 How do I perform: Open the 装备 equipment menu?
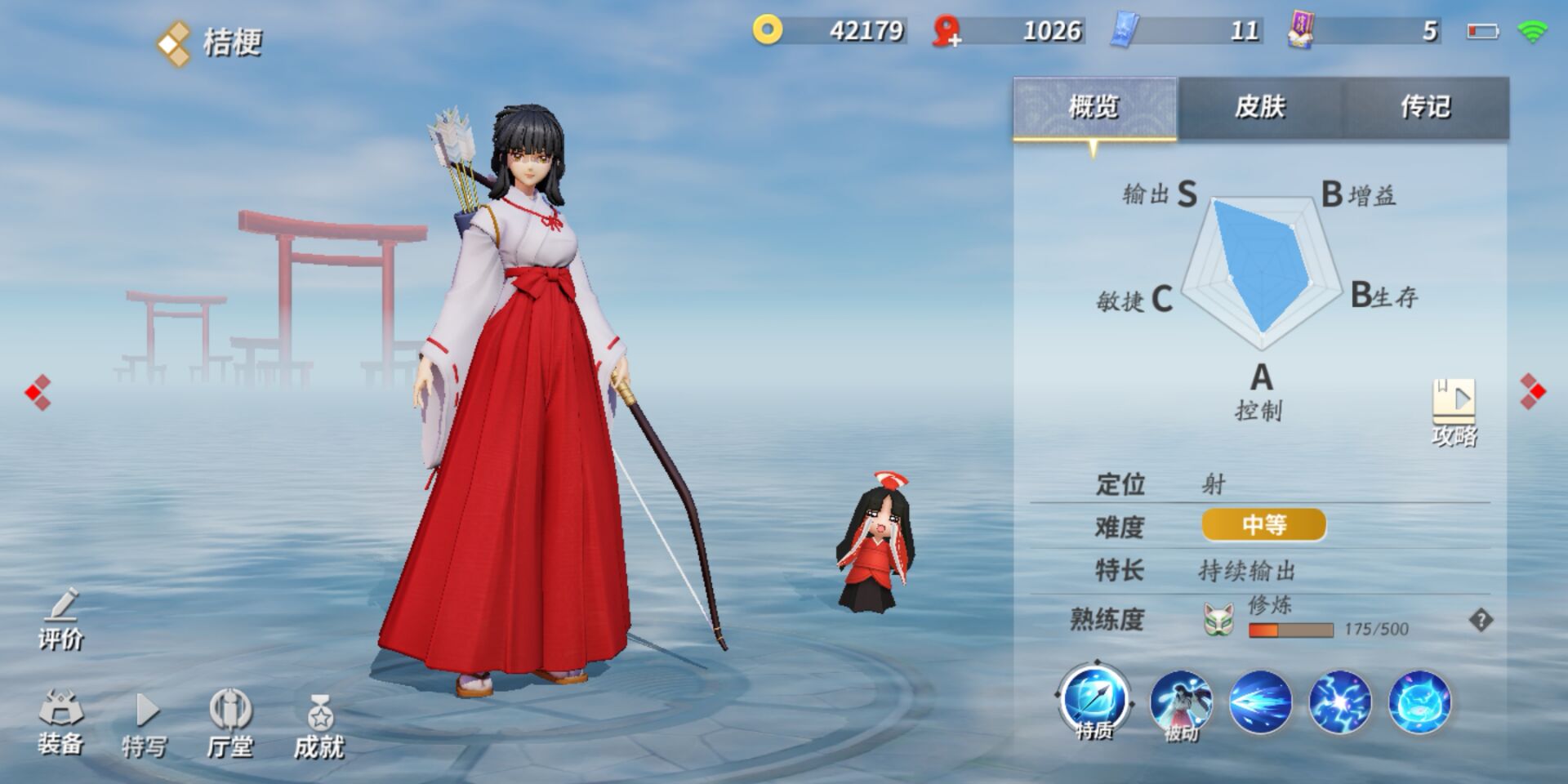(61, 722)
